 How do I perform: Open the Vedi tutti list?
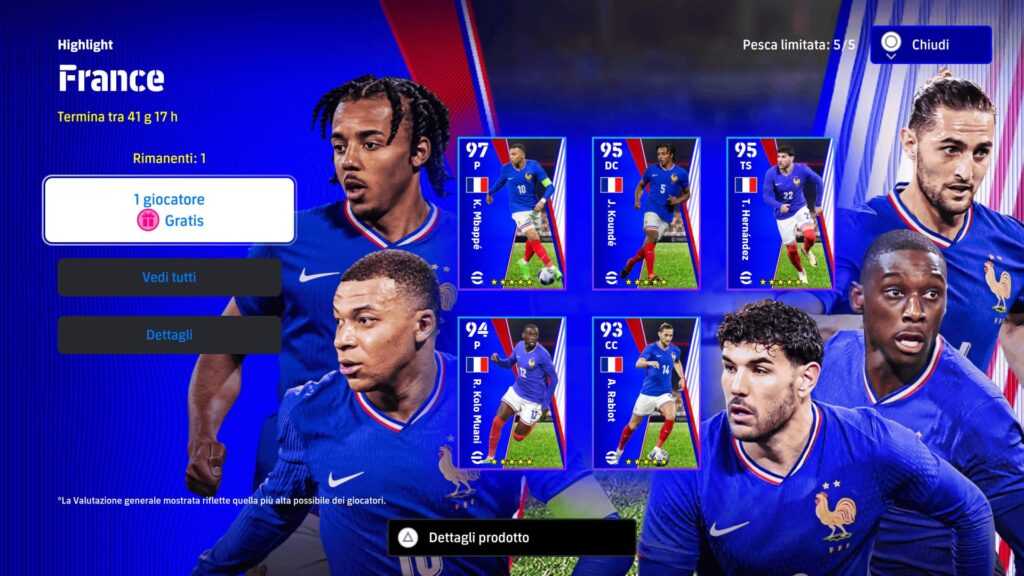tap(169, 277)
